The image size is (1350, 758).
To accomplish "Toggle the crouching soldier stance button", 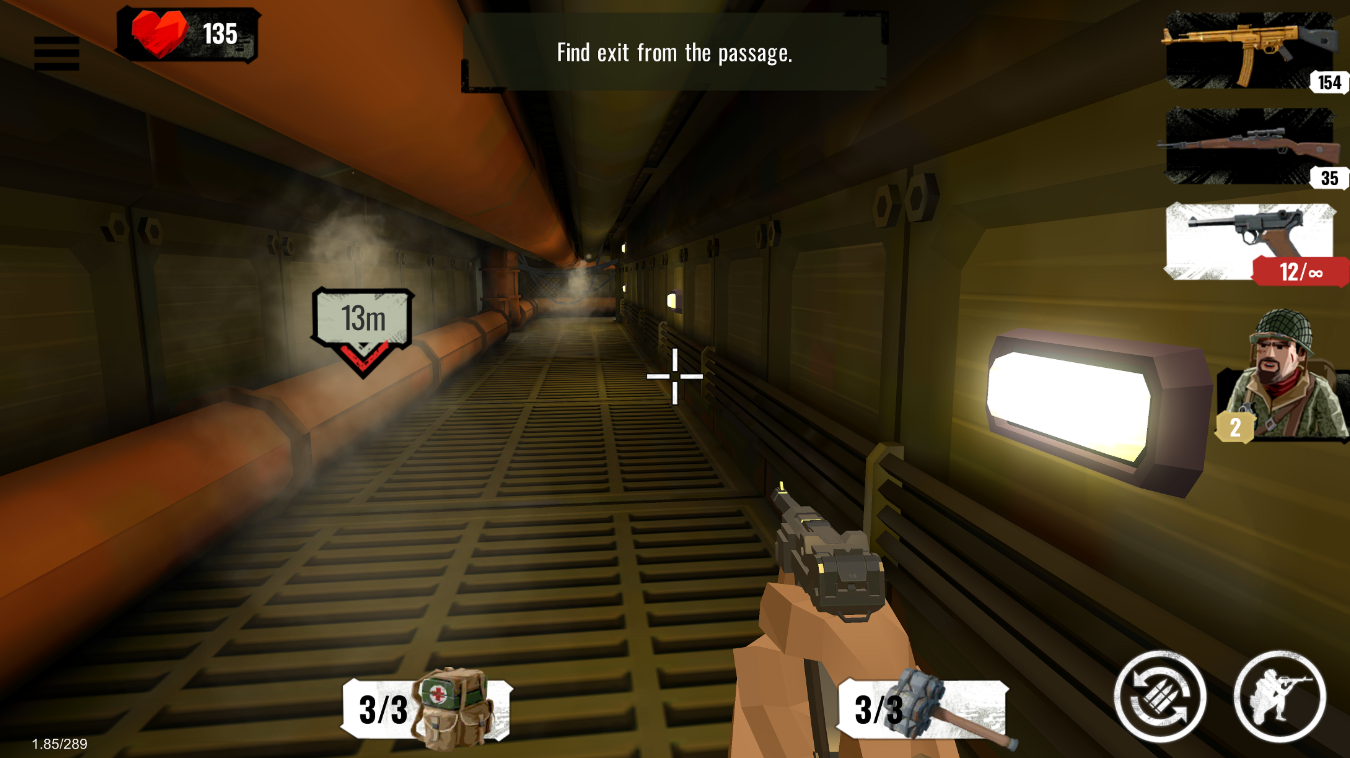I will point(1279,697).
